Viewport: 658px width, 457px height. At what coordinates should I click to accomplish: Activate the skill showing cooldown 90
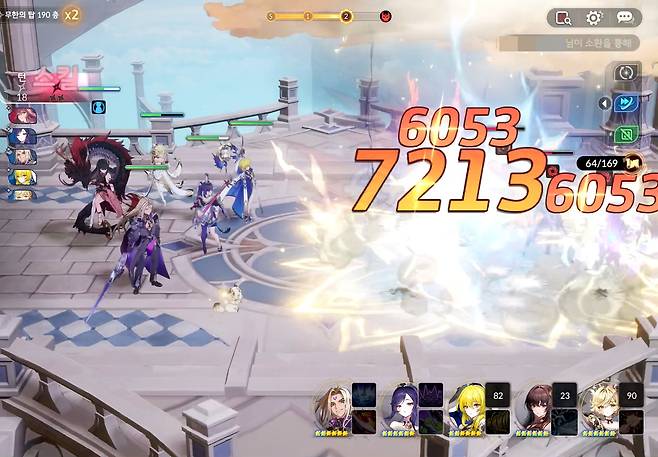pyautogui.click(x=630, y=394)
